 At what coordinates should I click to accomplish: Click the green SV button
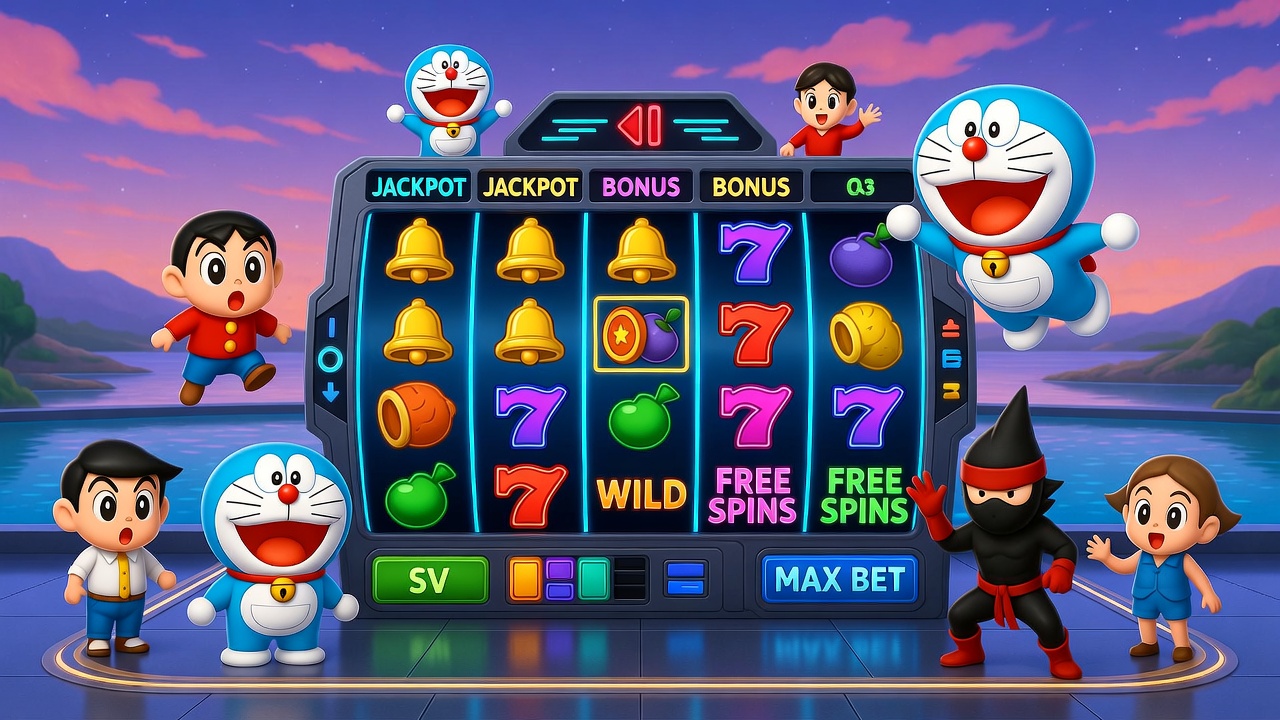click(x=430, y=580)
